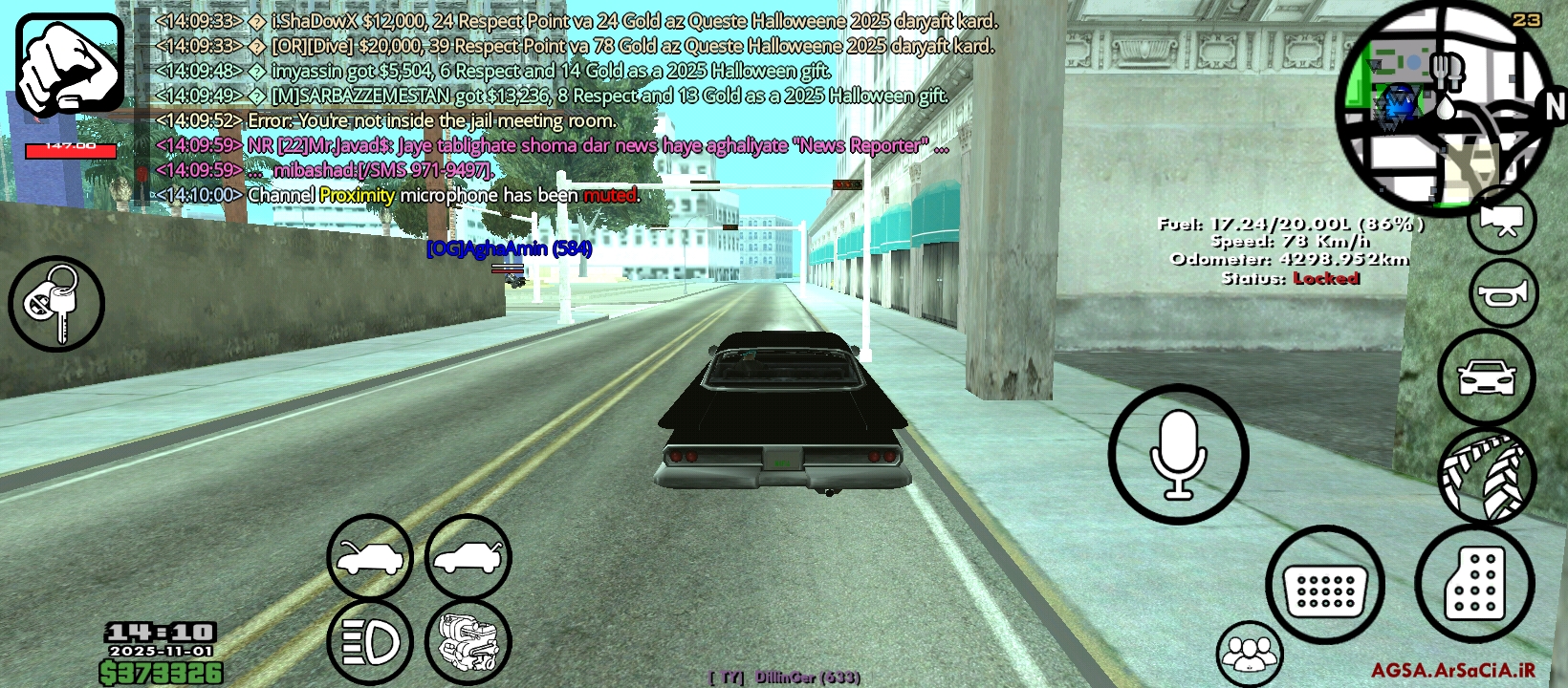Toggle the car key lock button
This screenshot has height=688, width=1568.
point(56,304)
